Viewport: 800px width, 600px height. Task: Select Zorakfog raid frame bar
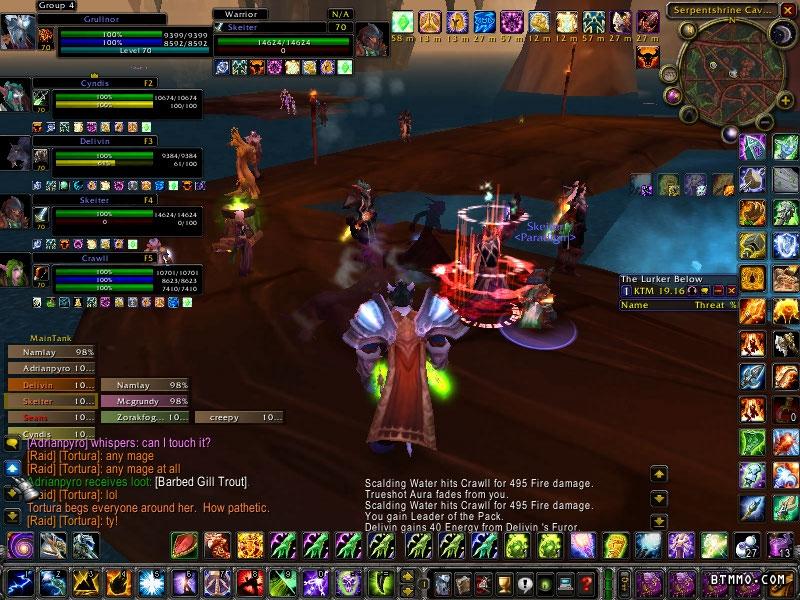coord(144,417)
